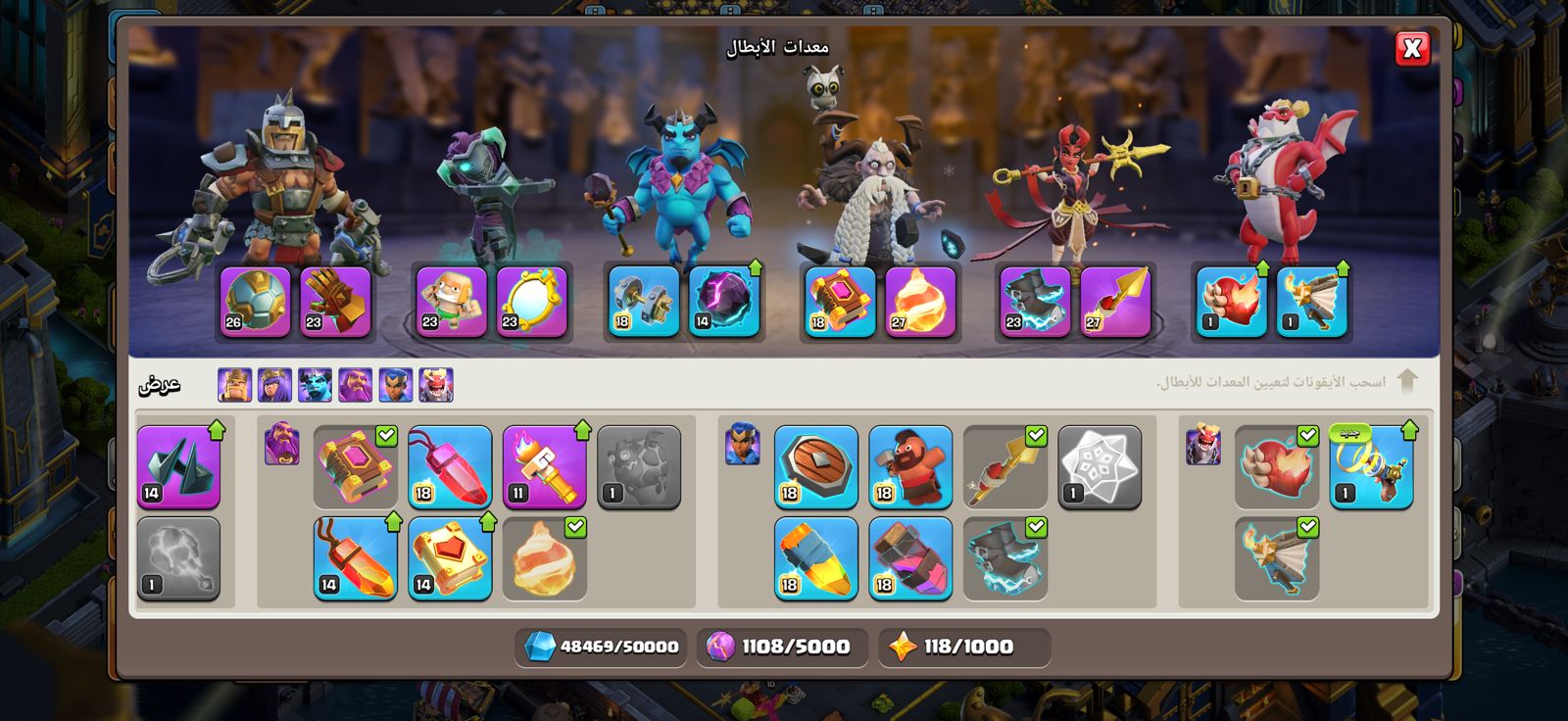Tap the greyed-out Frost Flake item
This screenshot has width=1568, height=721.
tap(1100, 466)
